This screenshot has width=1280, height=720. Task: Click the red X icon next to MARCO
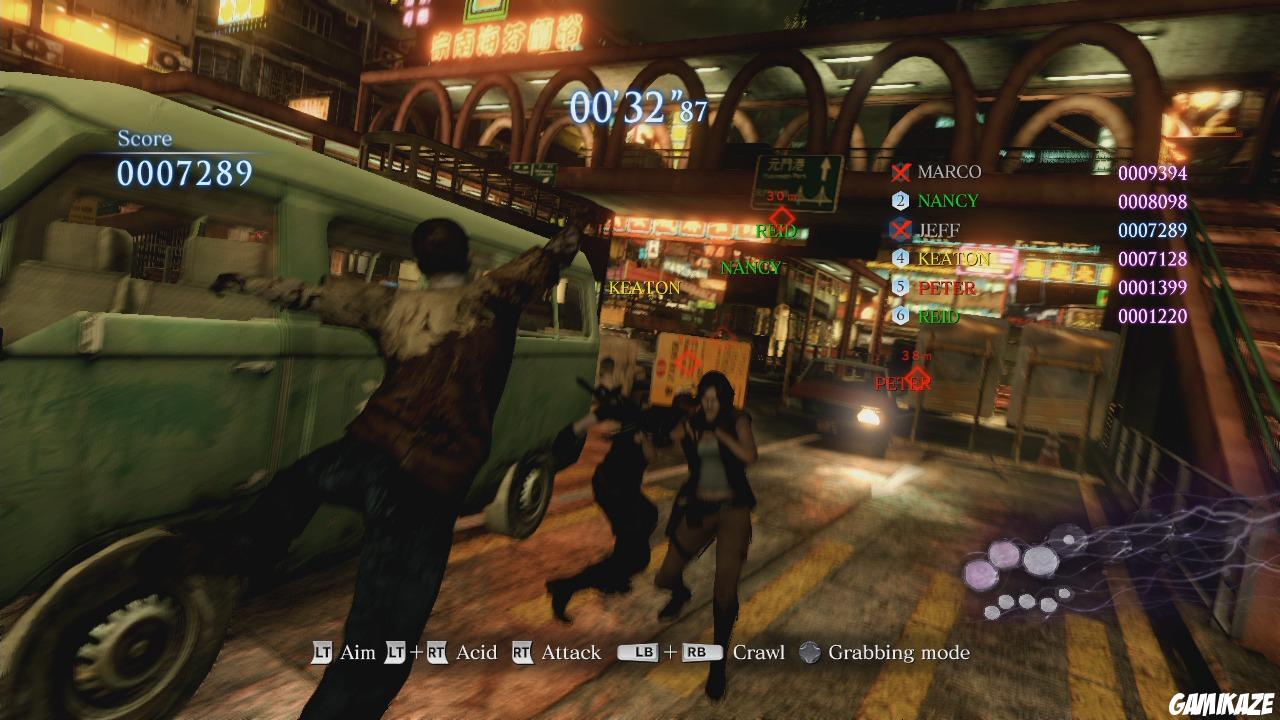899,171
